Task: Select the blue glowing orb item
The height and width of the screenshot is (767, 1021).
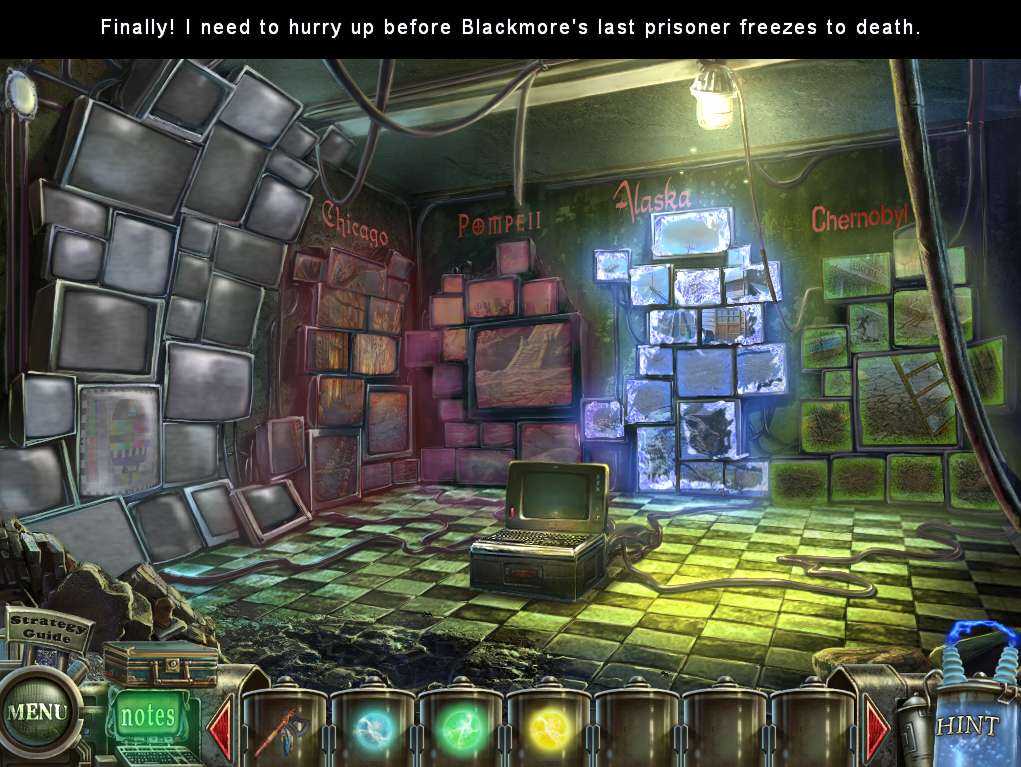Action: pos(373,731)
